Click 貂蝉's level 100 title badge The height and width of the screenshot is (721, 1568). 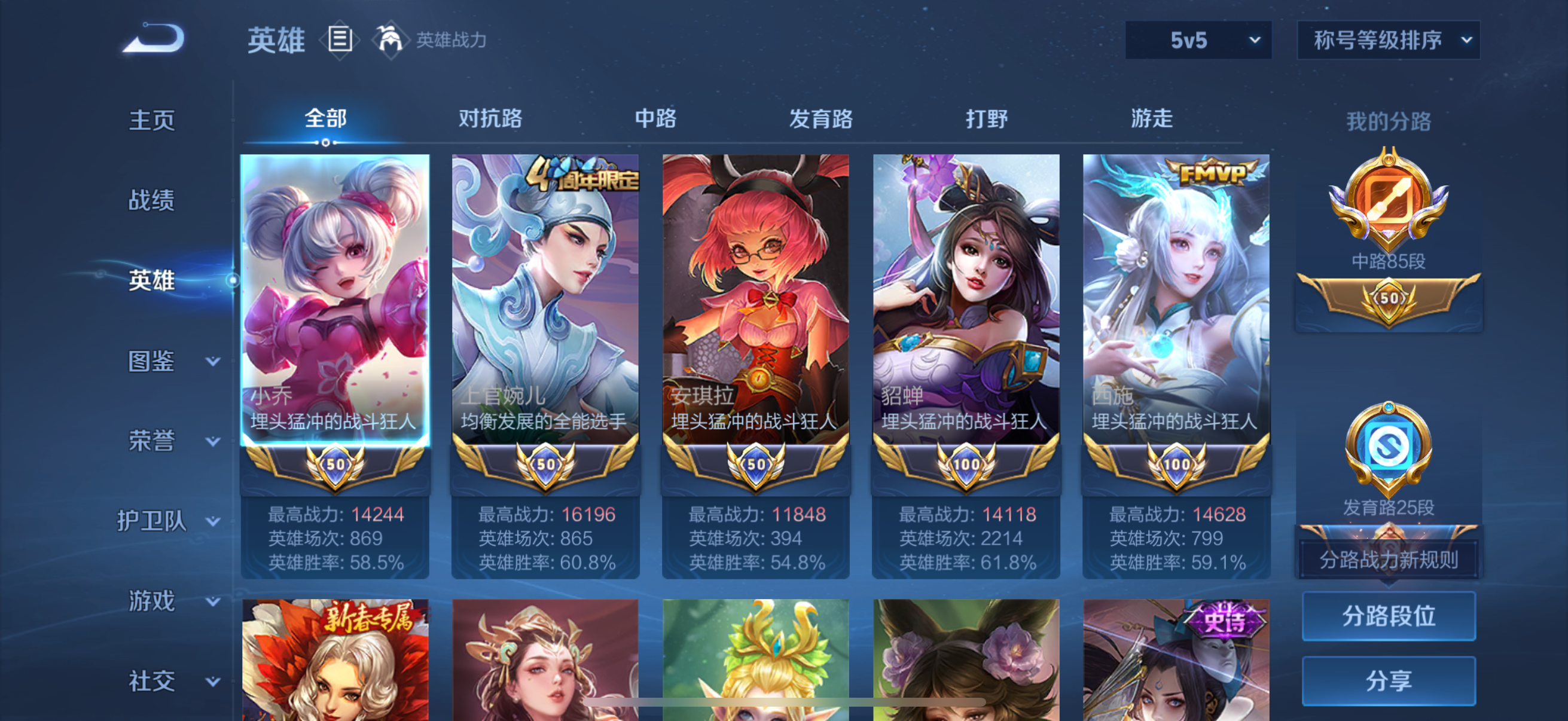(965, 464)
